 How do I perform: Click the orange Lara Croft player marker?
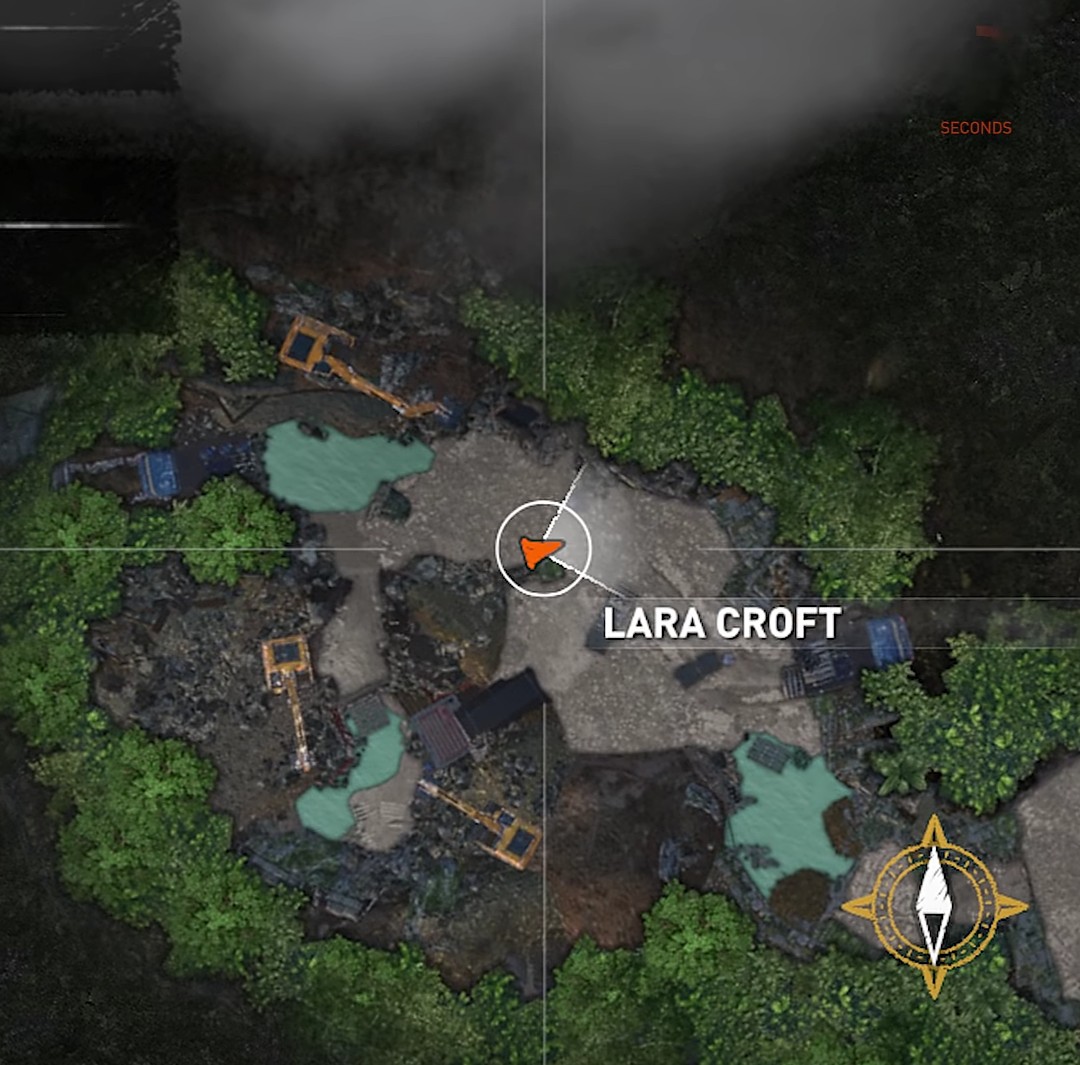tap(541, 549)
